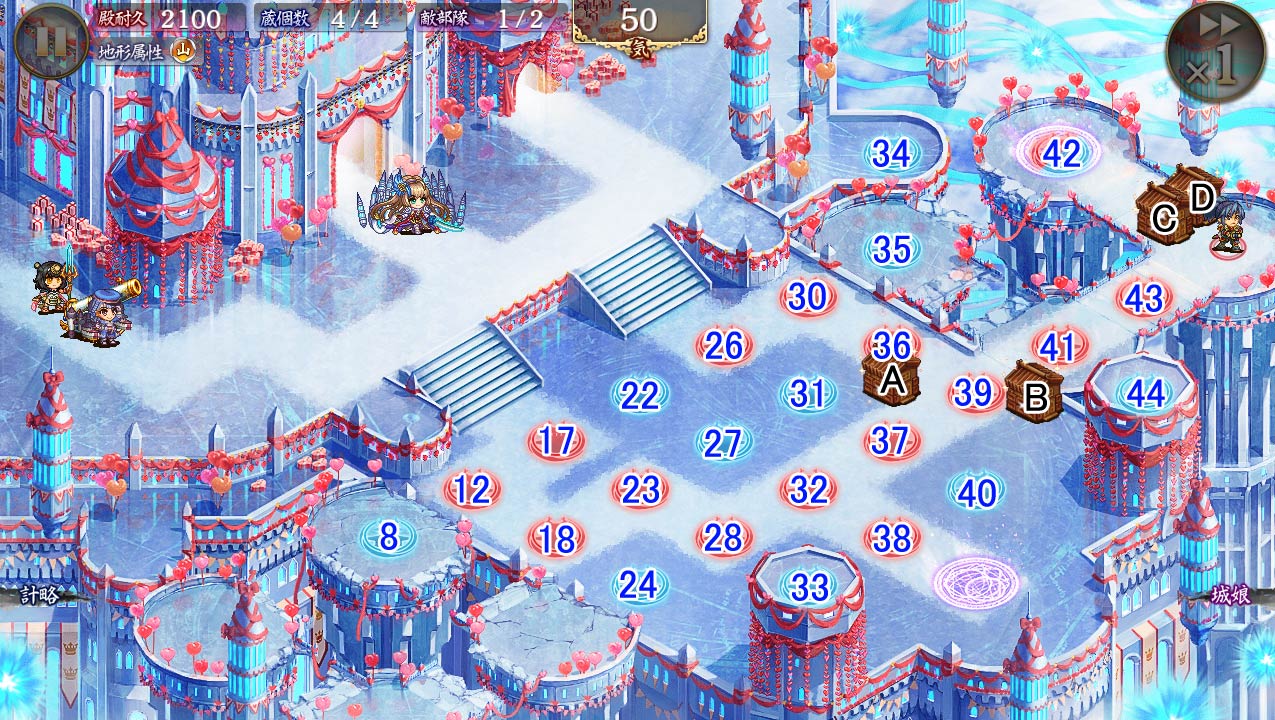This screenshot has height=720, width=1275.
Task: Choose deployment tile number 33
Action: tap(808, 587)
